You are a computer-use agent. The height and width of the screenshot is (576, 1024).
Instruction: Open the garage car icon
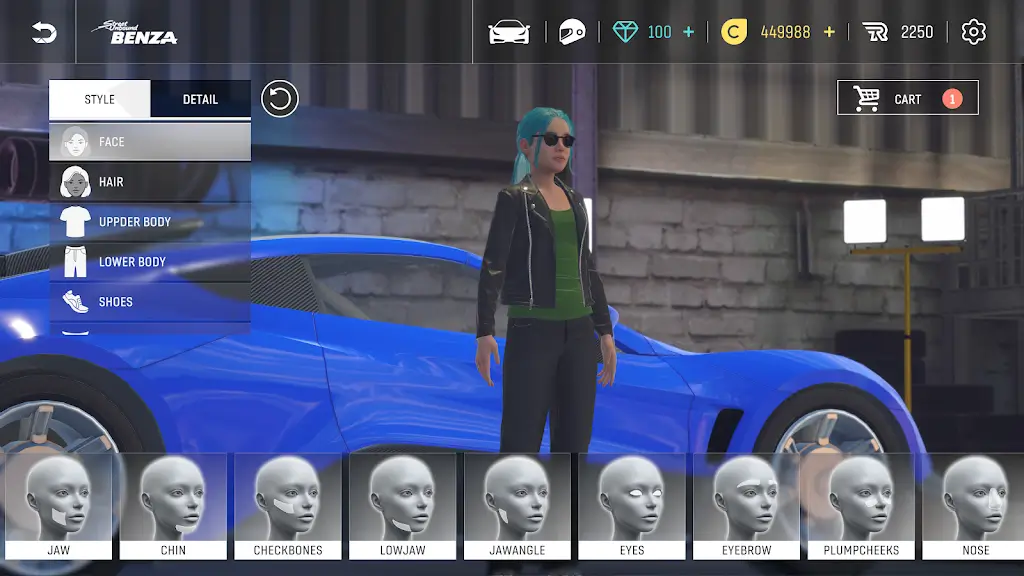tap(509, 32)
